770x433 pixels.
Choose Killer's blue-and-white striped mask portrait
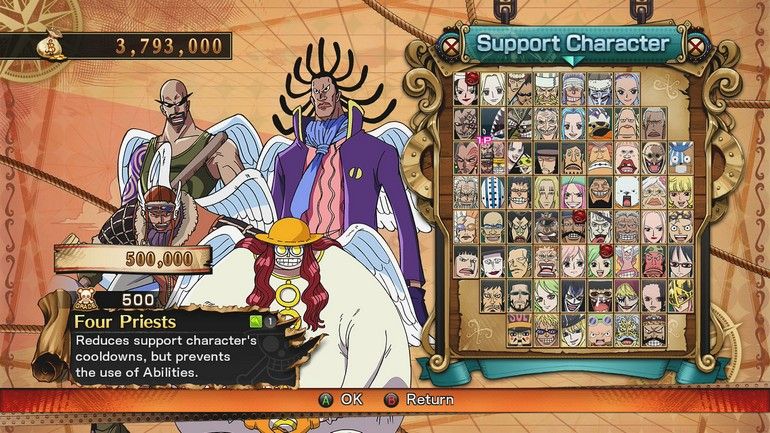point(493,192)
